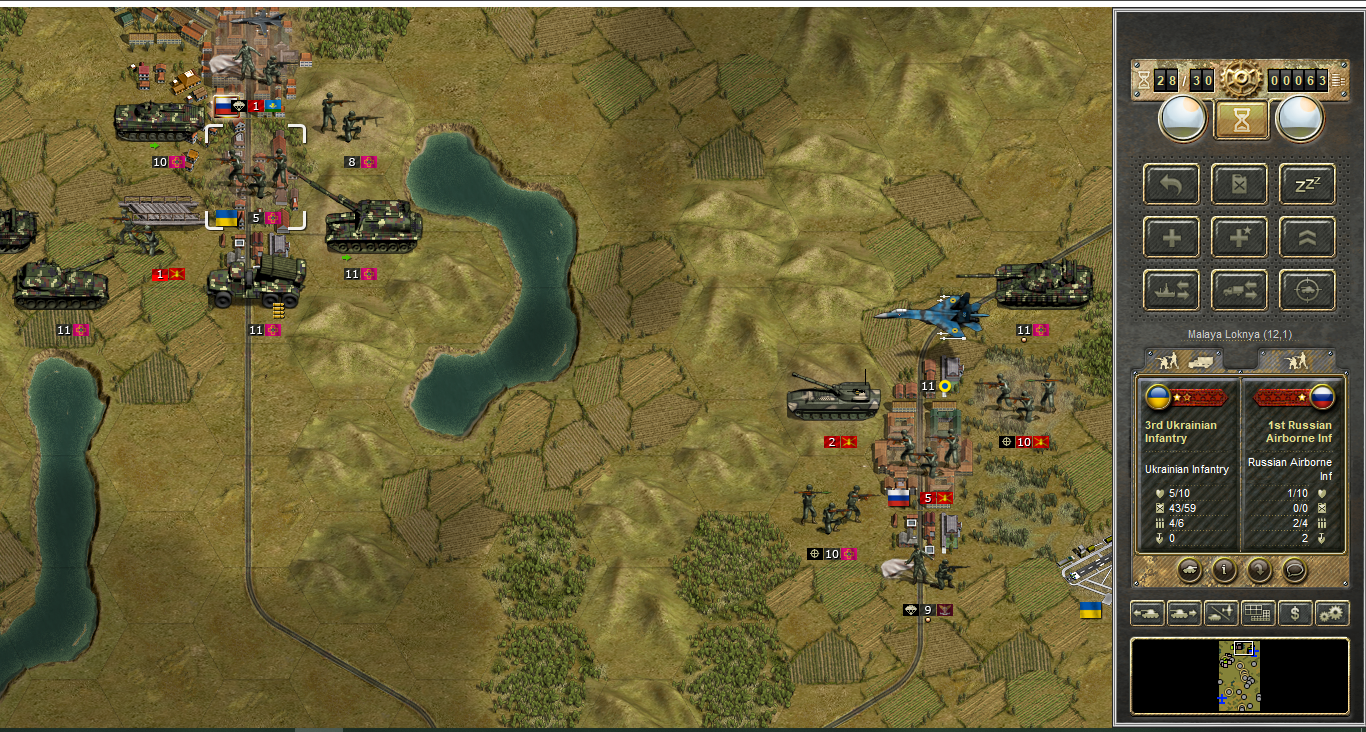Put the unit to sleep with ZZZ button

[1307, 184]
